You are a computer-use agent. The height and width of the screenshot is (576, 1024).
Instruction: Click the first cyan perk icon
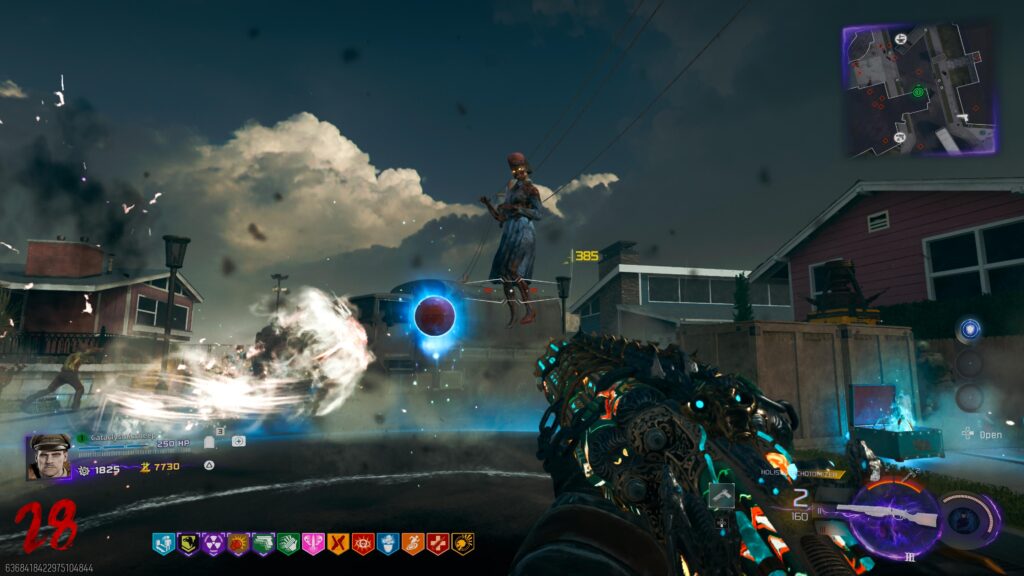point(163,543)
